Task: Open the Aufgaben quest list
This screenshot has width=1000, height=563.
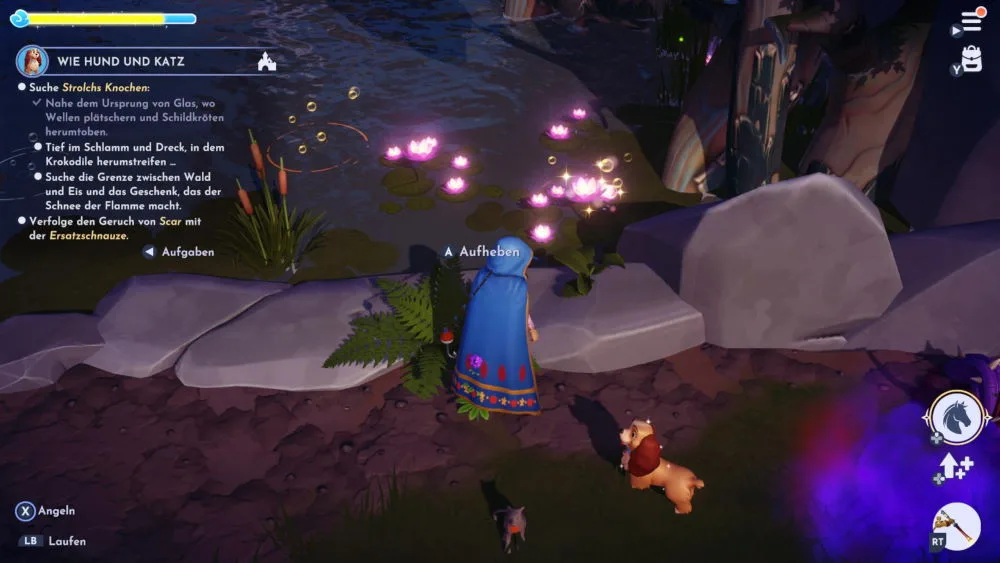Action: [187, 252]
